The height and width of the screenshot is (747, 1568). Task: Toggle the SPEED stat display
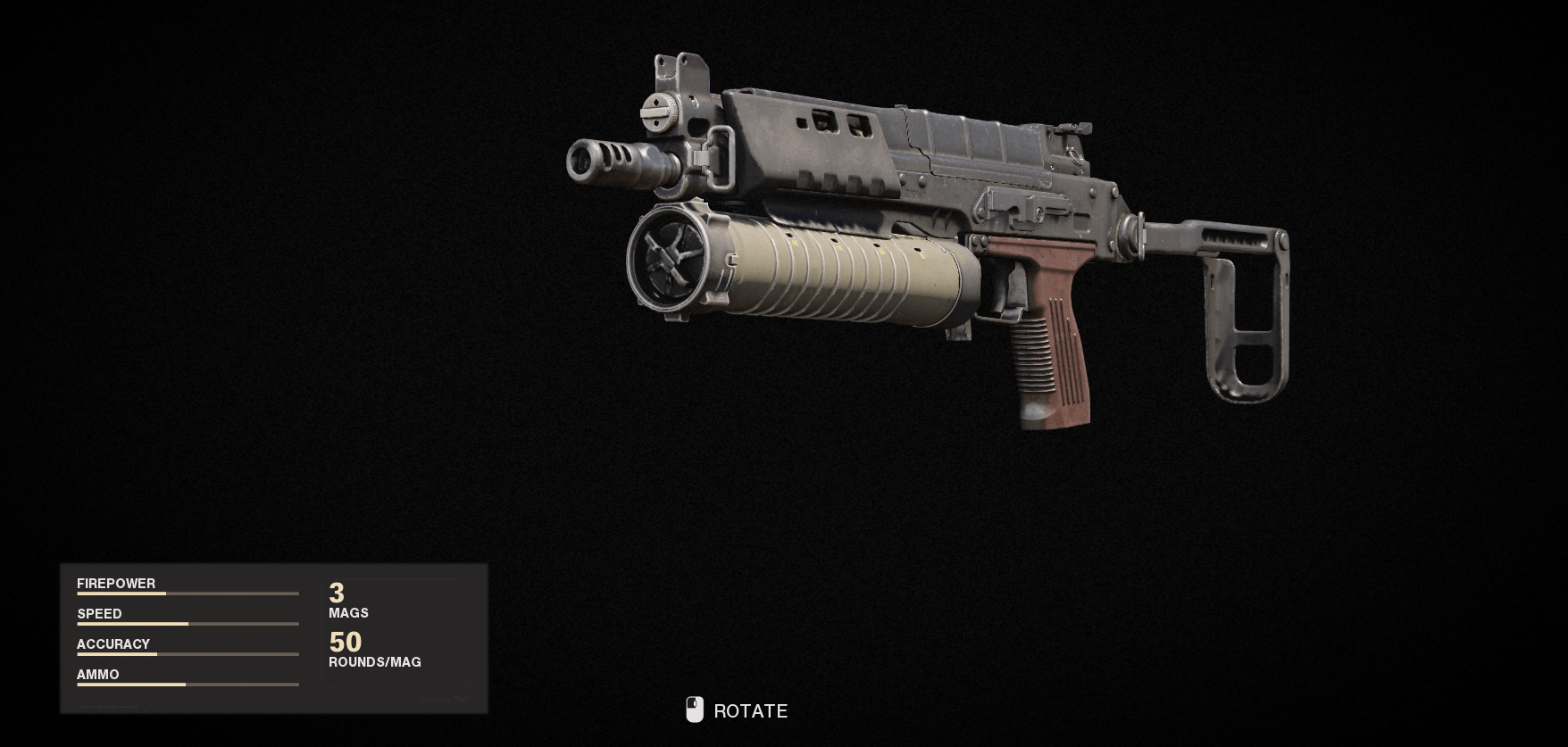pos(99,614)
